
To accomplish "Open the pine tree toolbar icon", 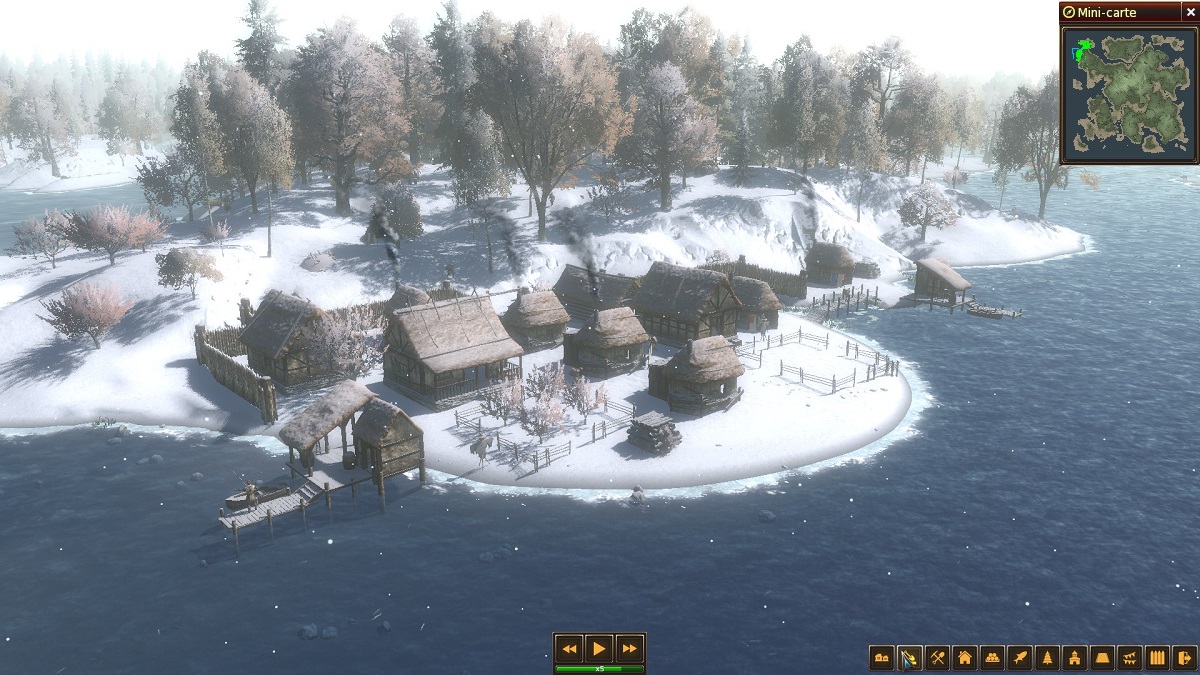I will coord(1048,658).
